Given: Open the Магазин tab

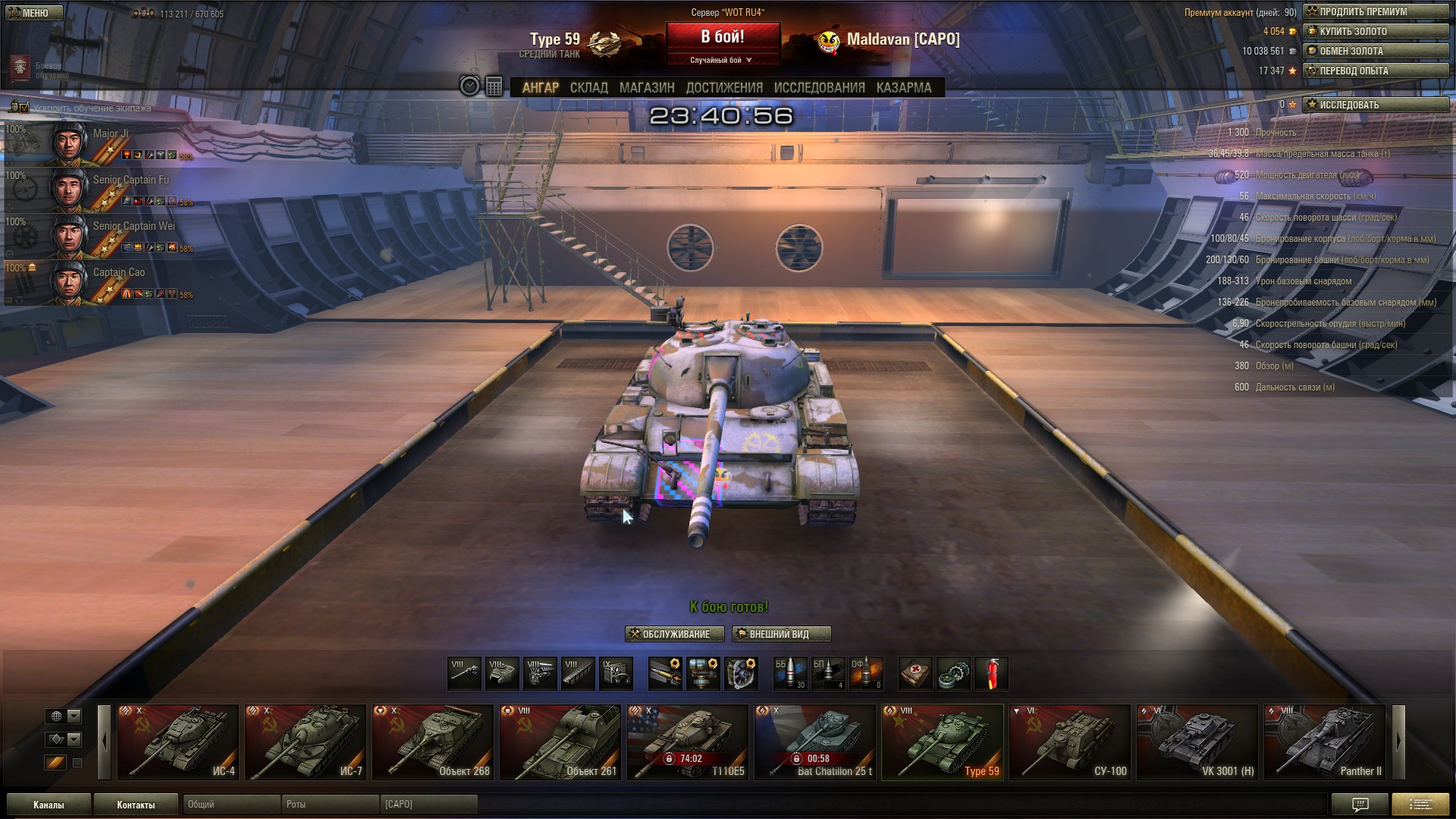Looking at the screenshot, I should tap(647, 87).
